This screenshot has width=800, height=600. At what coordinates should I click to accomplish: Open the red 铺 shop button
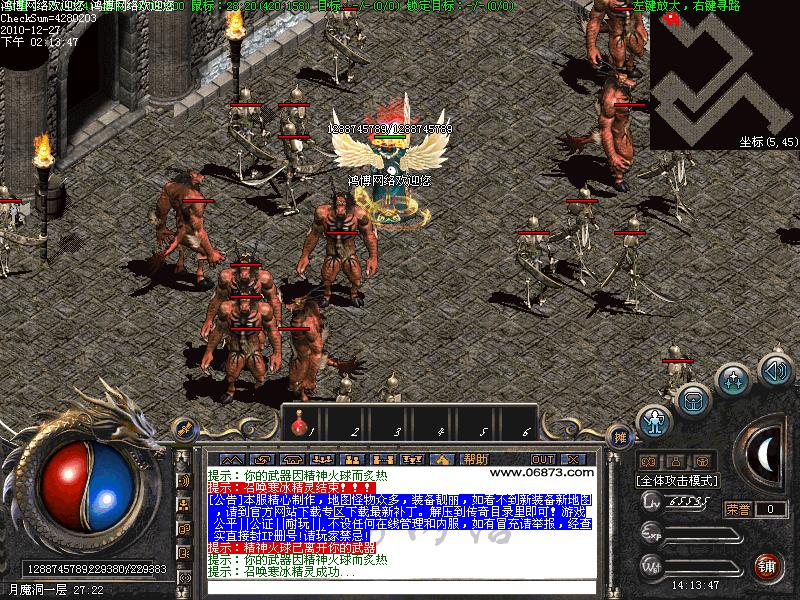[768, 567]
